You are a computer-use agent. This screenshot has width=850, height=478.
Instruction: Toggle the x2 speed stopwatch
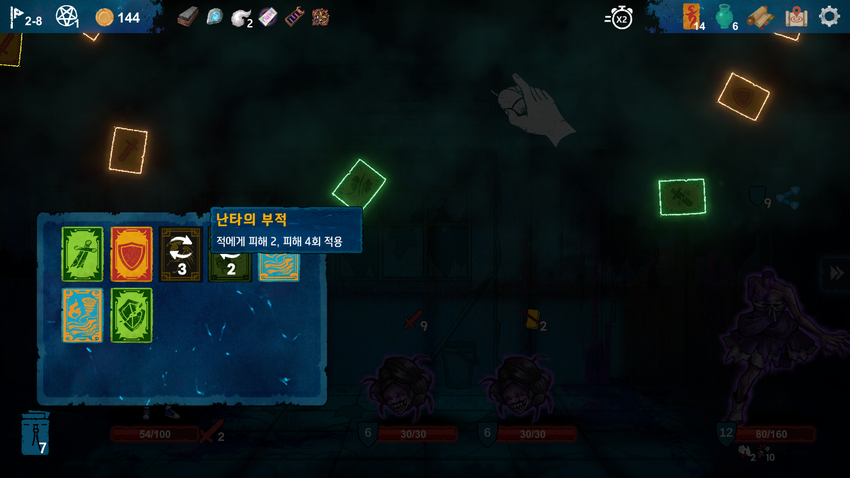click(x=620, y=17)
